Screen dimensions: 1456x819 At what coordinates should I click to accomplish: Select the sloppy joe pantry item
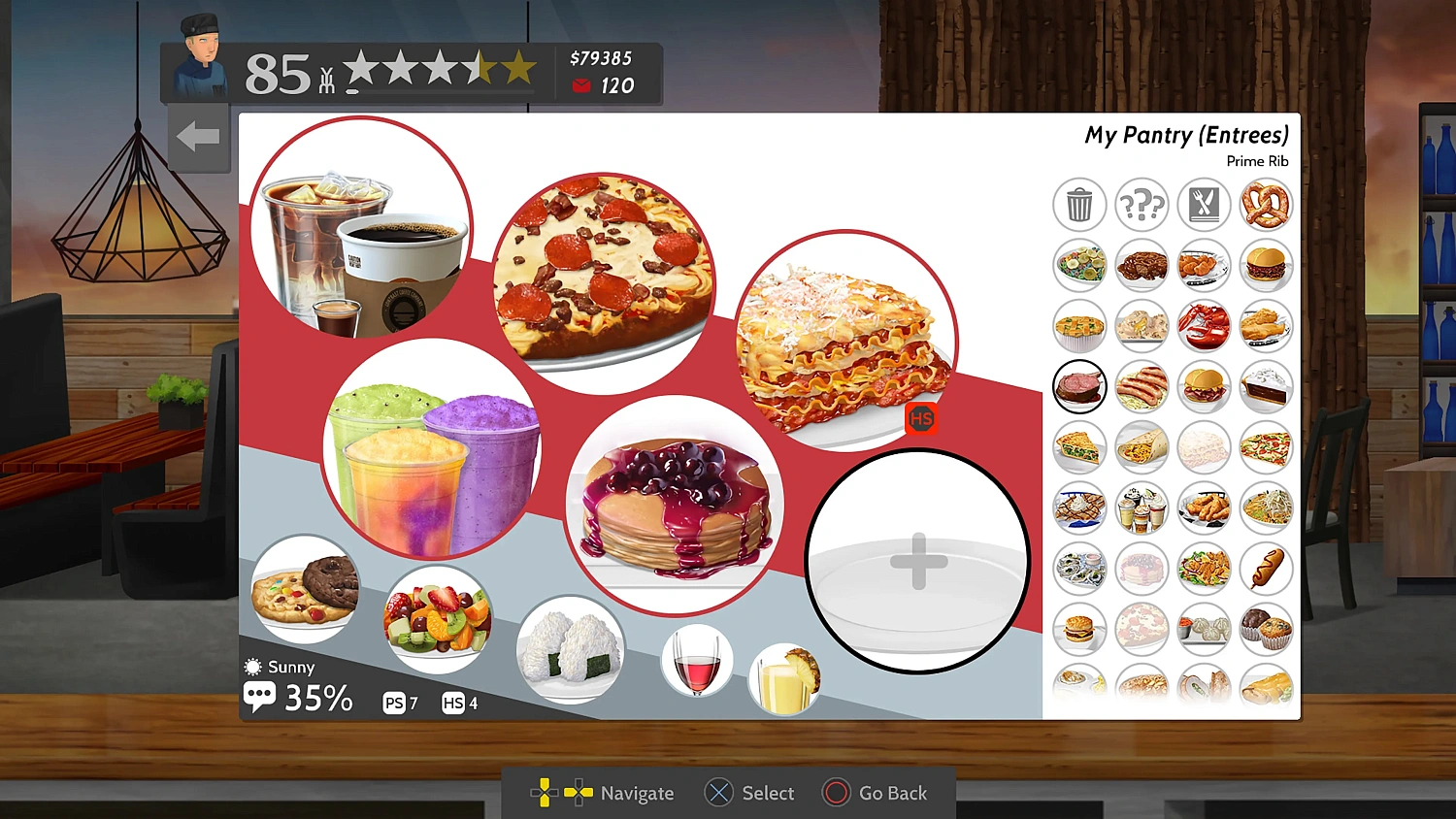coord(1266,265)
